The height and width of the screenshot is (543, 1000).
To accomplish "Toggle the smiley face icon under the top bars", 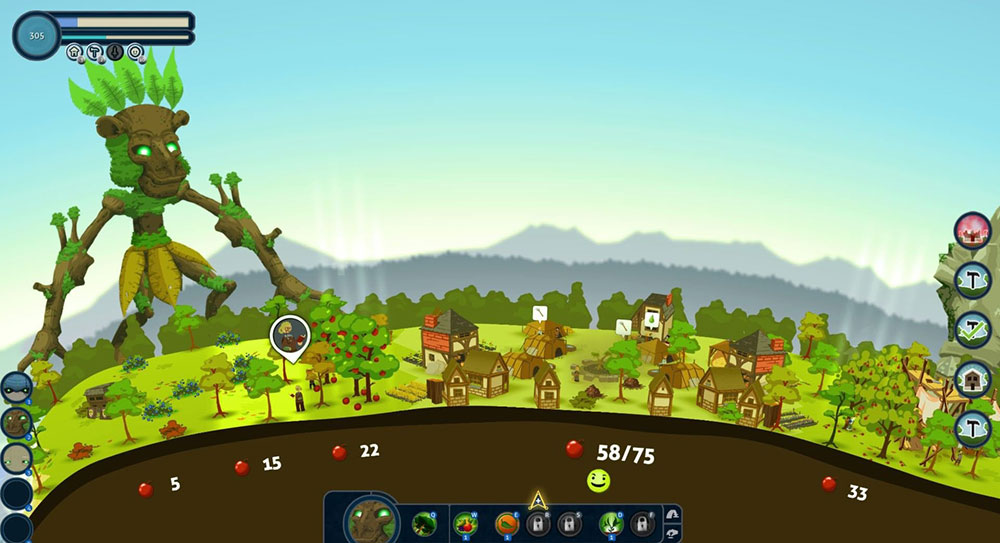I will (134, 52).
